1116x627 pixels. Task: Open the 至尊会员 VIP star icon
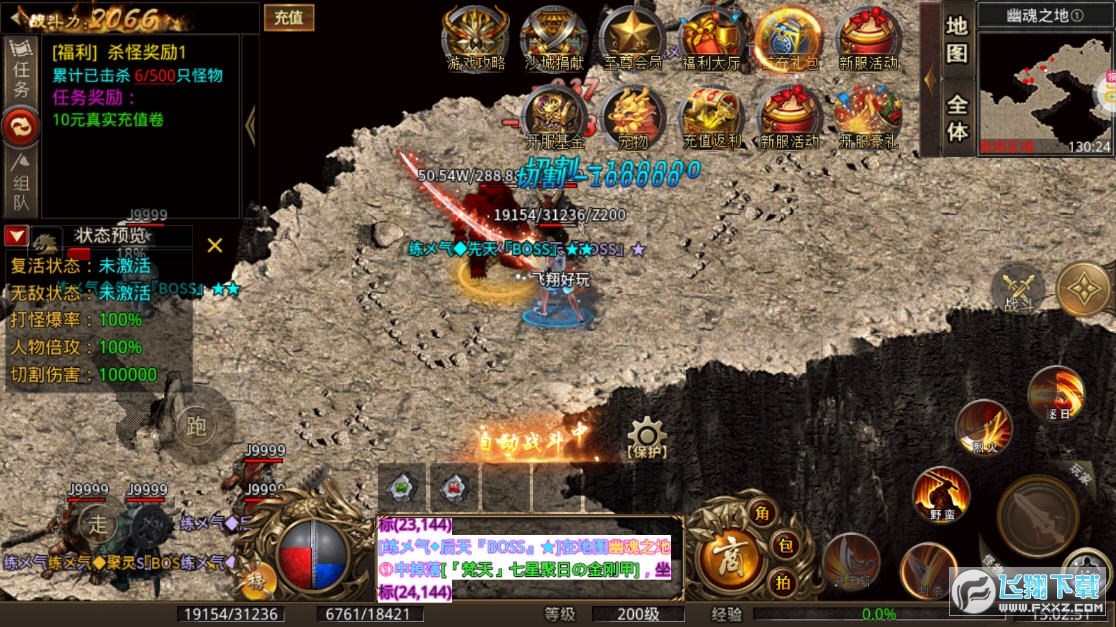[632, 39]
